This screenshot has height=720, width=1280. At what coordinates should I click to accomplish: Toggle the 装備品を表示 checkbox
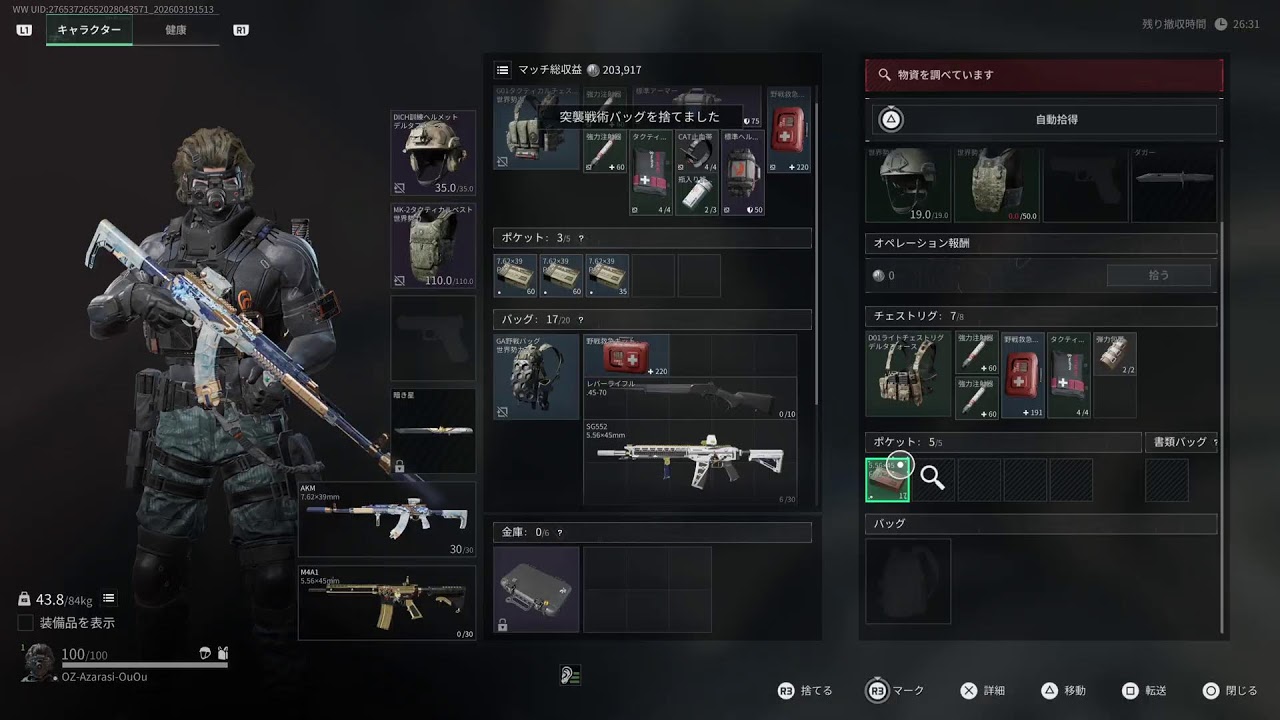(x=26, y=623)
